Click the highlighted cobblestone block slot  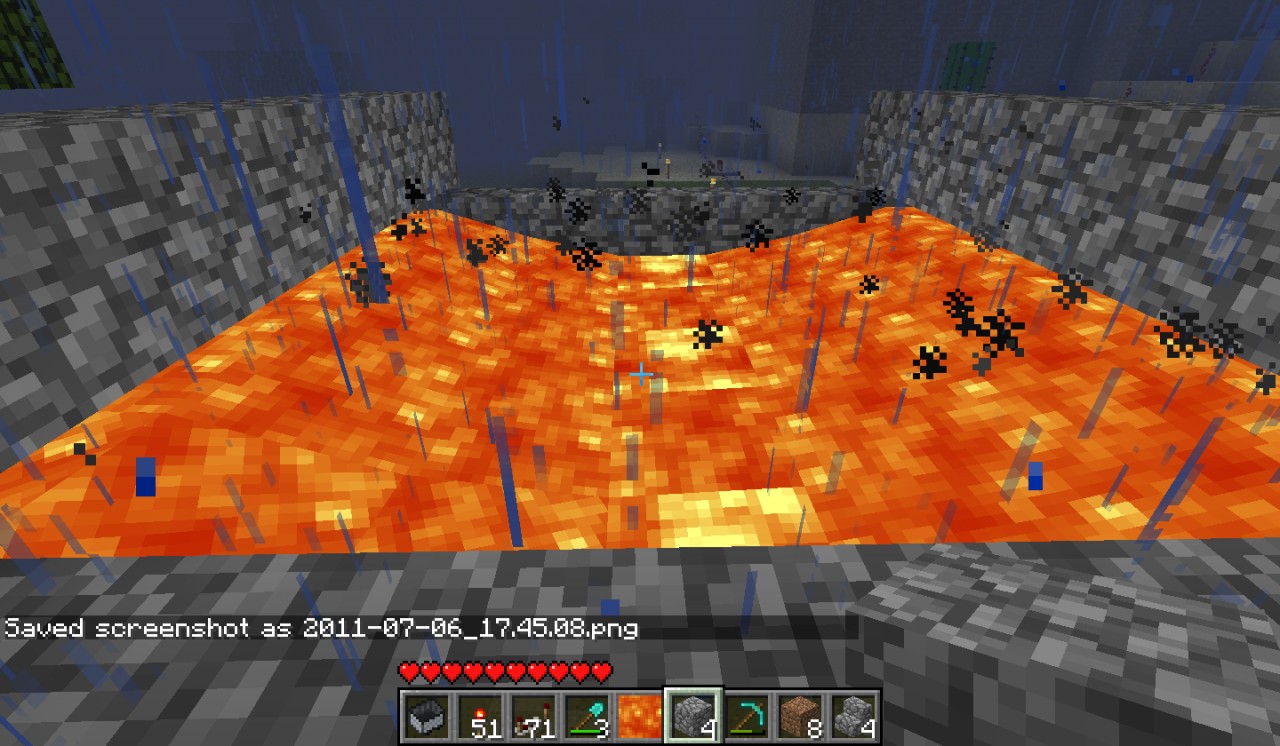point(693,716)
